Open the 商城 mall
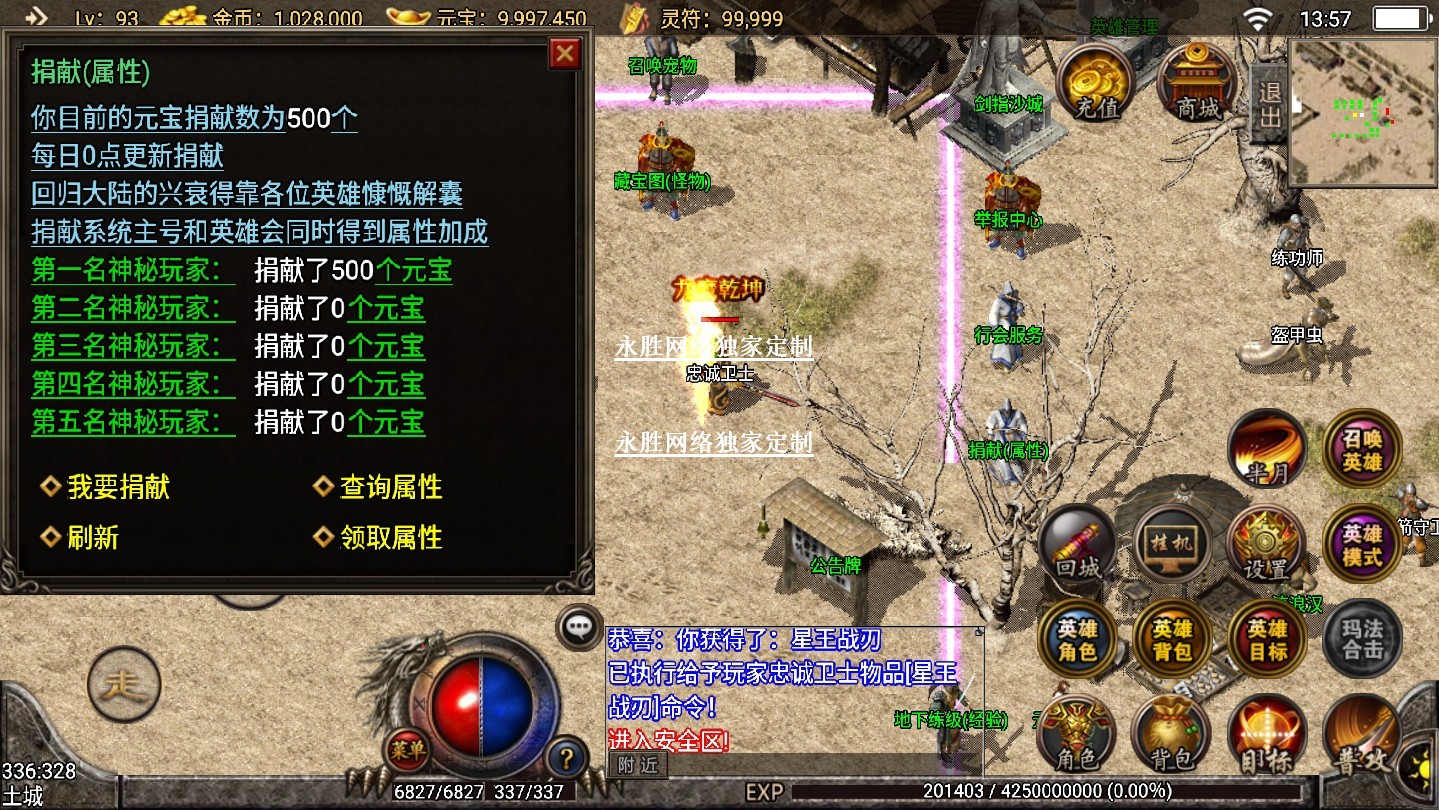Screen dimensions: 1439x810 tap(1197, 82)
